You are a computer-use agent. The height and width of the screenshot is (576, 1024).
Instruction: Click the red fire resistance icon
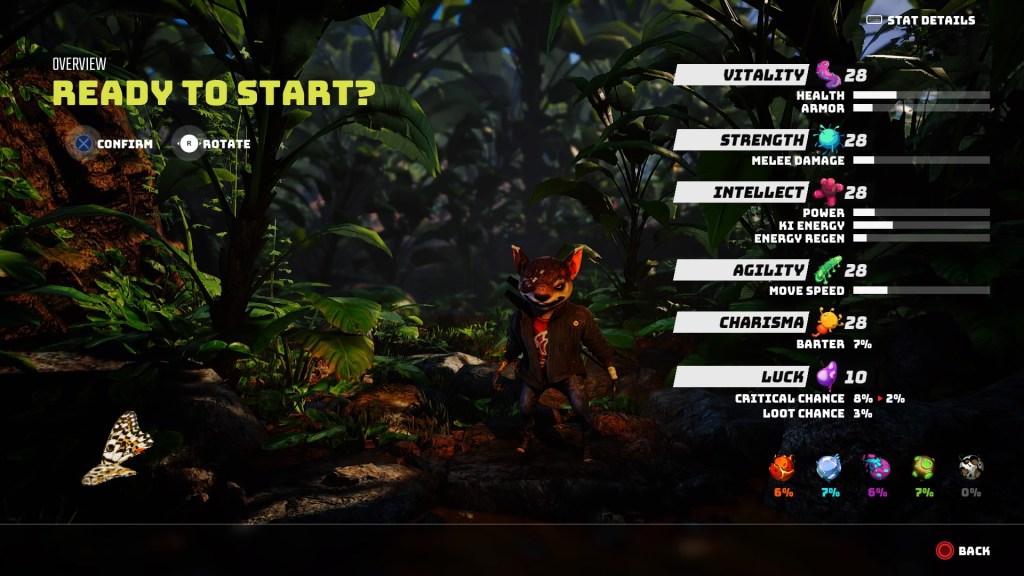coord(782,467)
